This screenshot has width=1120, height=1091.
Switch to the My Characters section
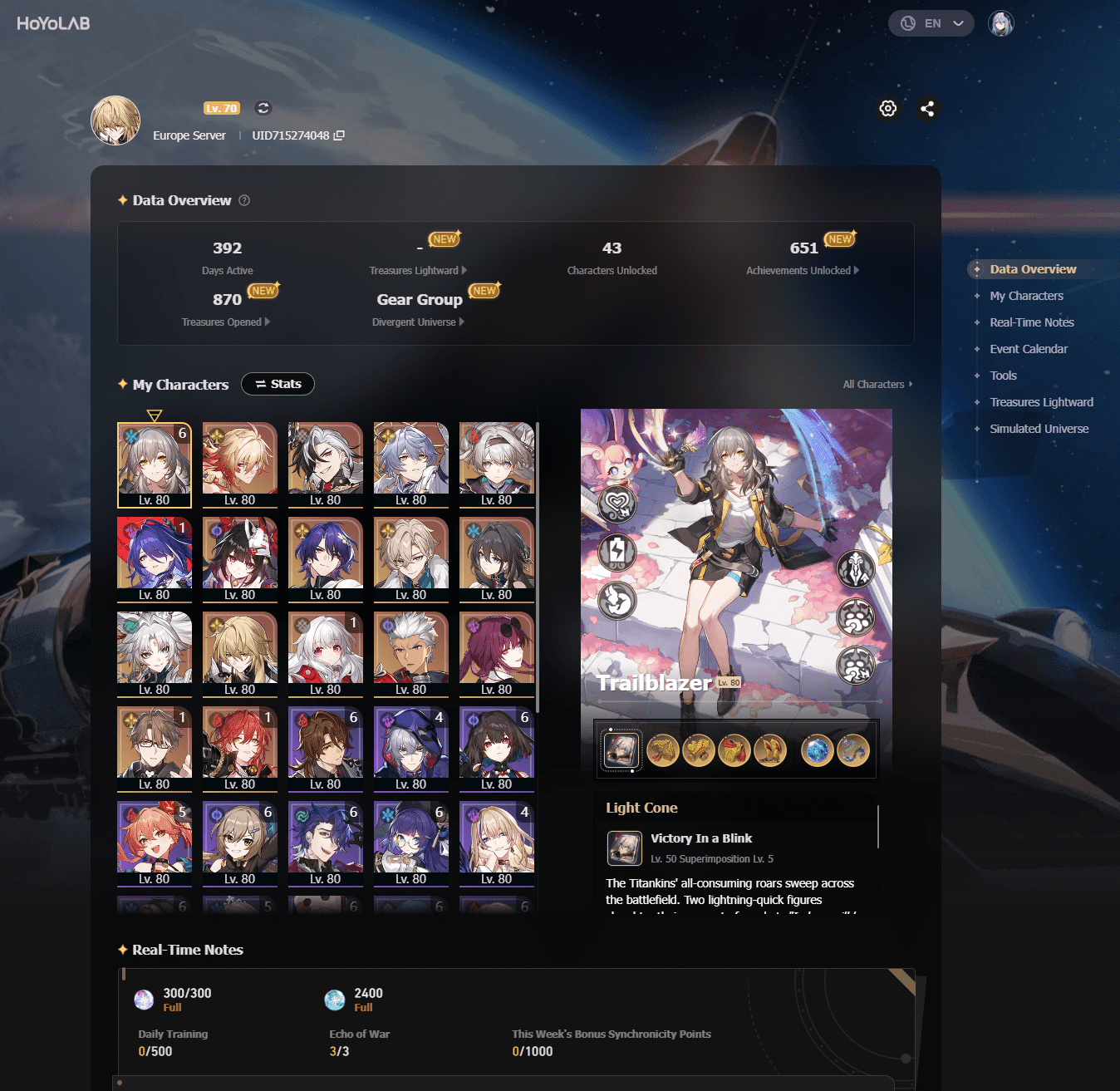click(1027, 296)
